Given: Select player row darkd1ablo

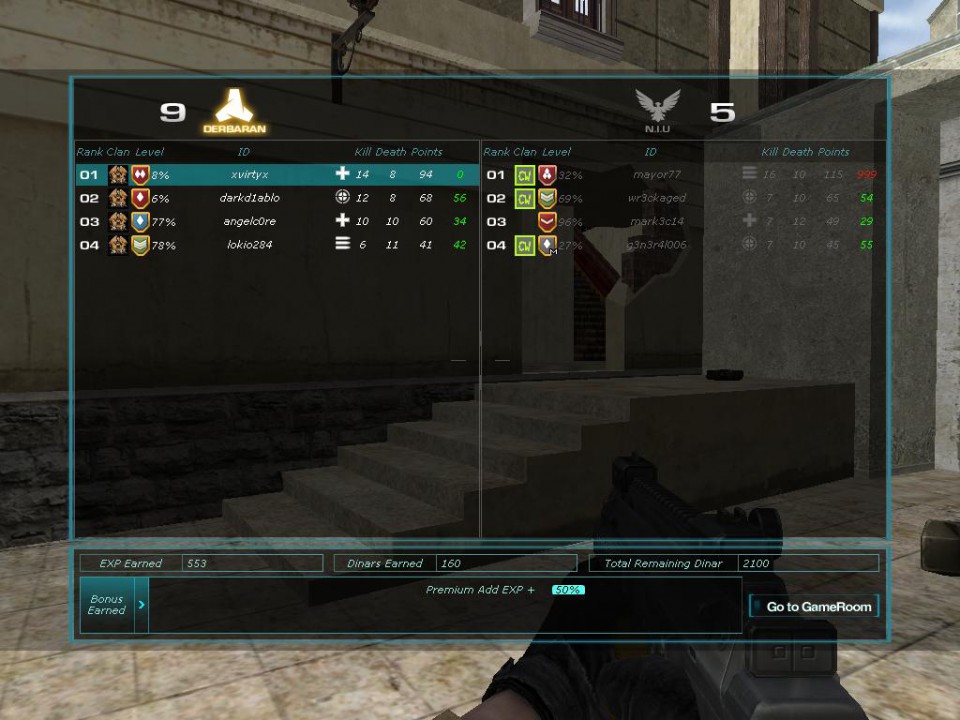Looking at the screenshot, I should pos(249,198).
